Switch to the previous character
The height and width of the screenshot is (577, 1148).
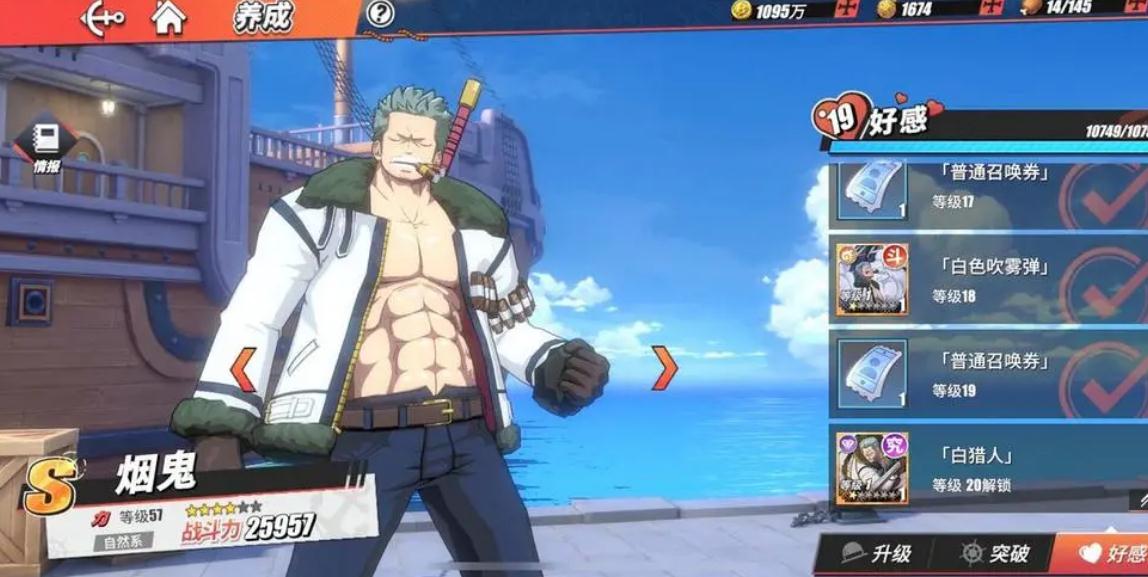click(x=242, y=369)
